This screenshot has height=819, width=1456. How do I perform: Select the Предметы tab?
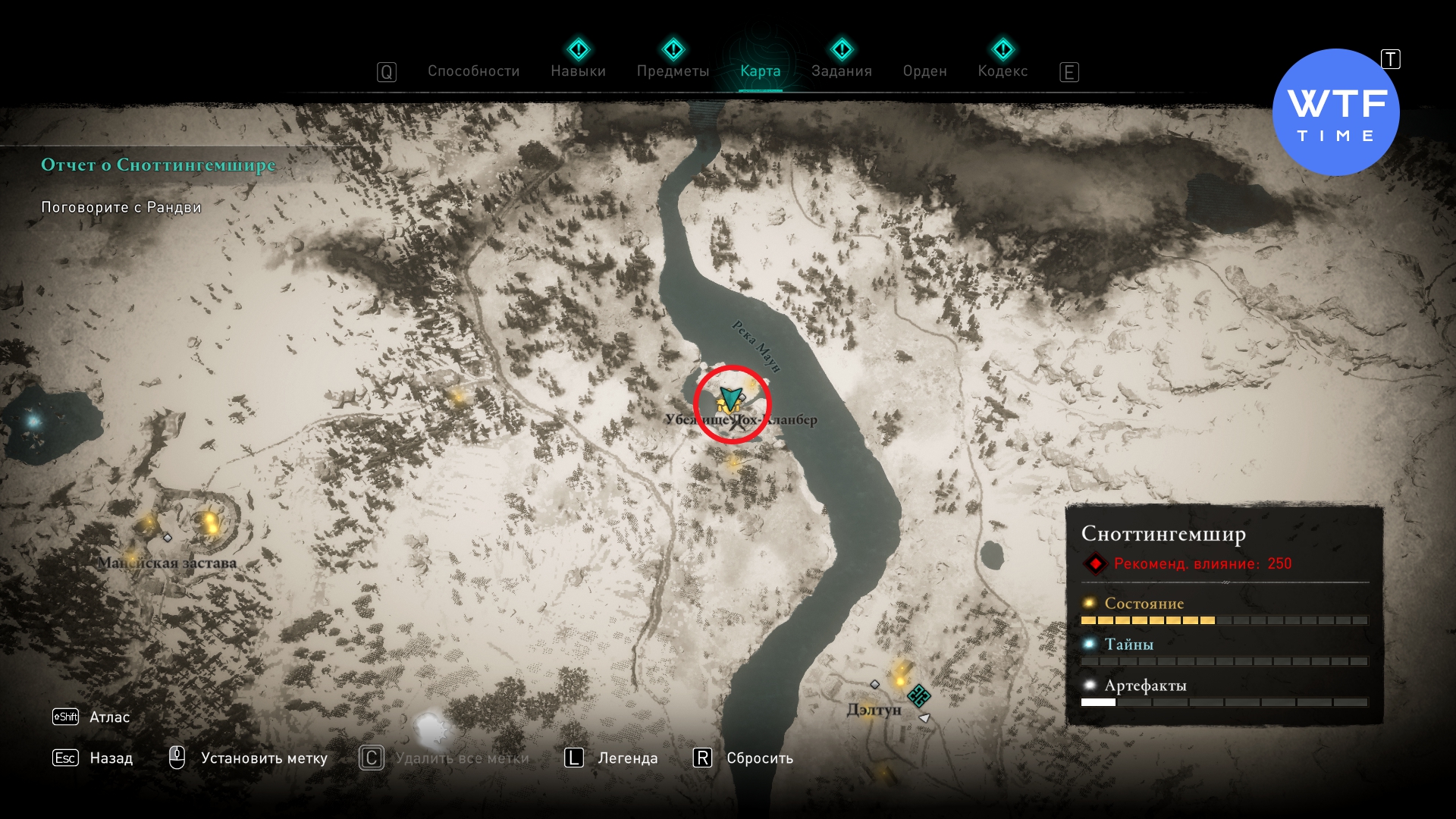click(x=673, y=71)
